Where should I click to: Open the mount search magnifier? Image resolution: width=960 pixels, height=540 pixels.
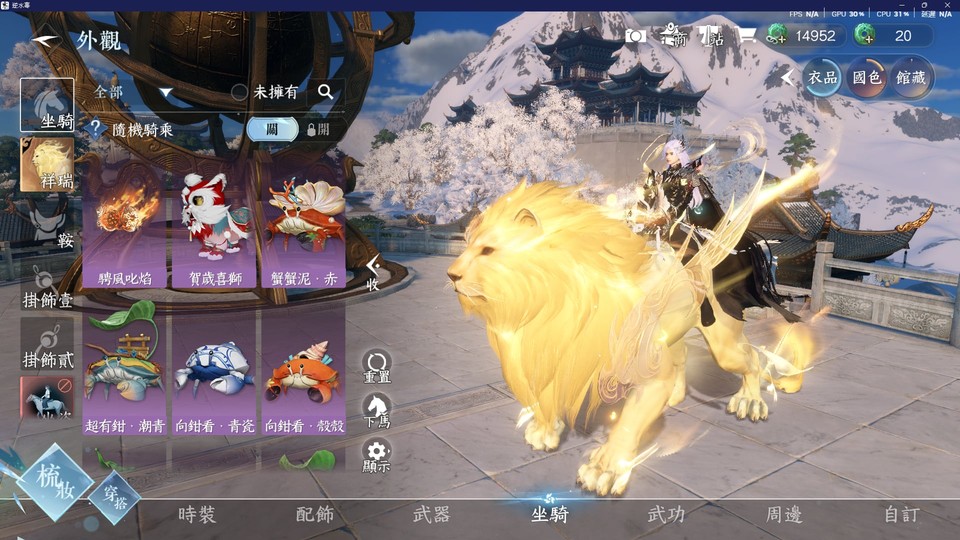tap(325, 92)
